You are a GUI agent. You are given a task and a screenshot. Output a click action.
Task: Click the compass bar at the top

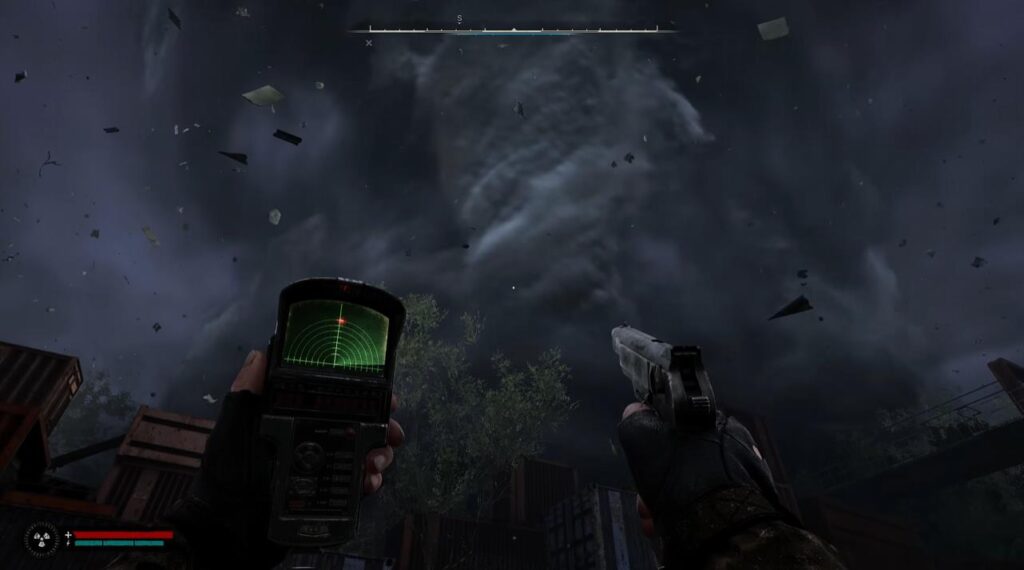click(513, 29)
